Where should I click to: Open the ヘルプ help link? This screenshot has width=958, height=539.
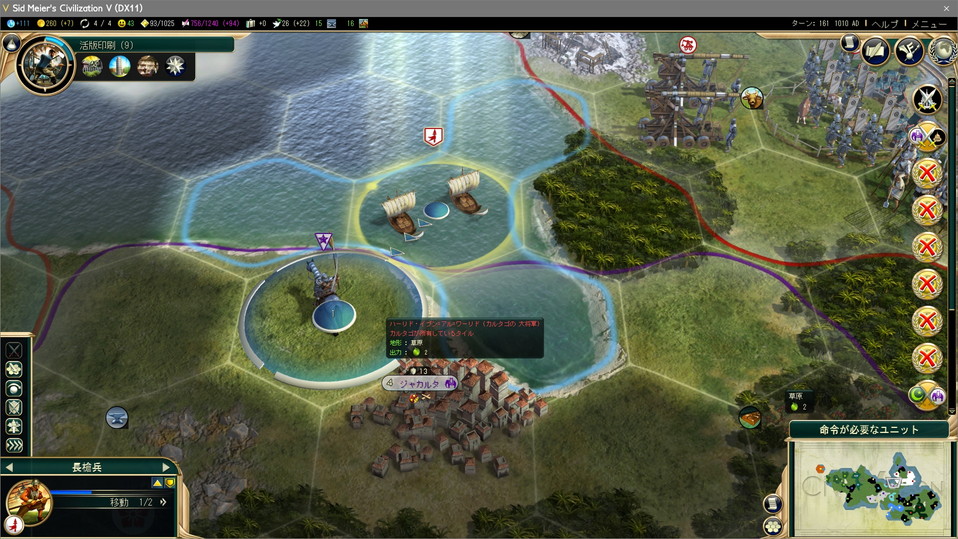[885, 23]
